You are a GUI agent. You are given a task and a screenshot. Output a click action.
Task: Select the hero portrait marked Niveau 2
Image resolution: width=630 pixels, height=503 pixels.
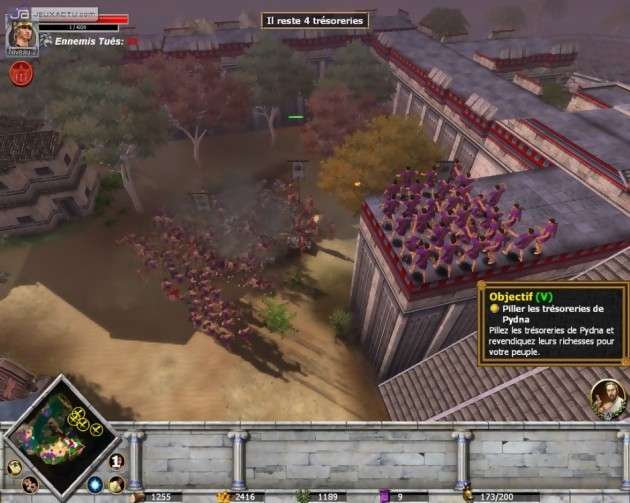click(21, 34)
